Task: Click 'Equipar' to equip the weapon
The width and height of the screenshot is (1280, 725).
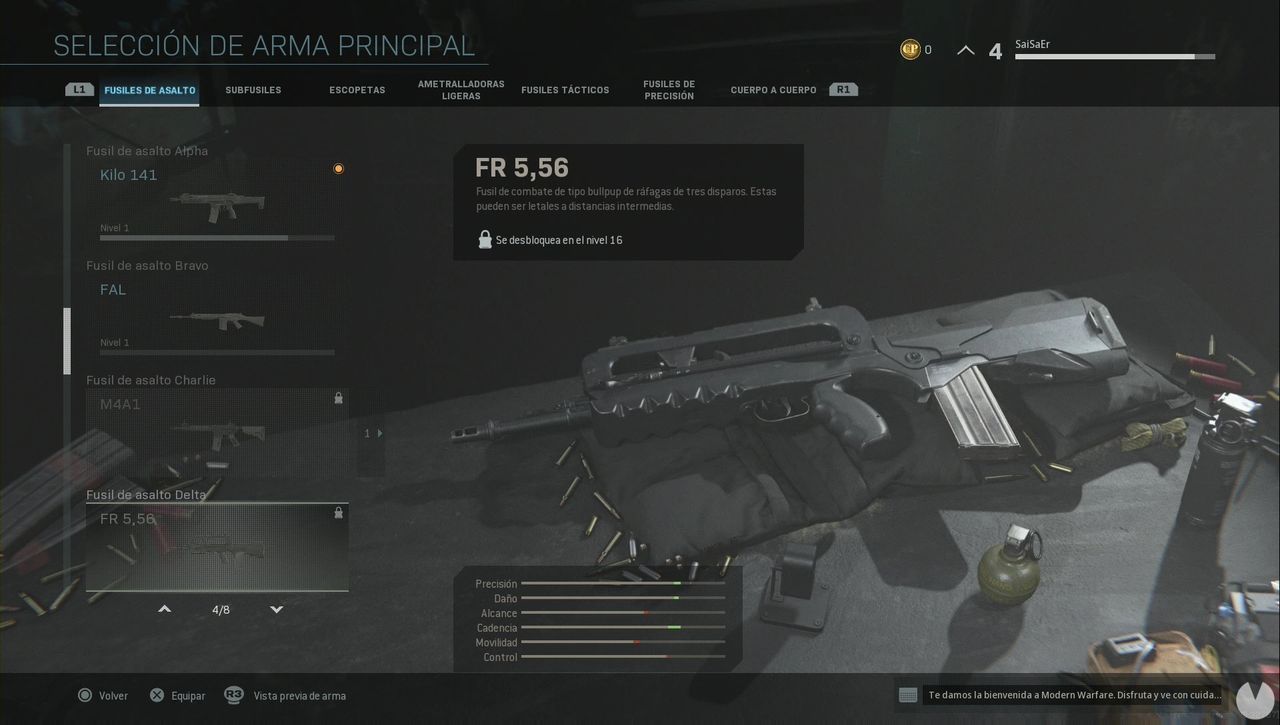Action: (x=190, y=695)
